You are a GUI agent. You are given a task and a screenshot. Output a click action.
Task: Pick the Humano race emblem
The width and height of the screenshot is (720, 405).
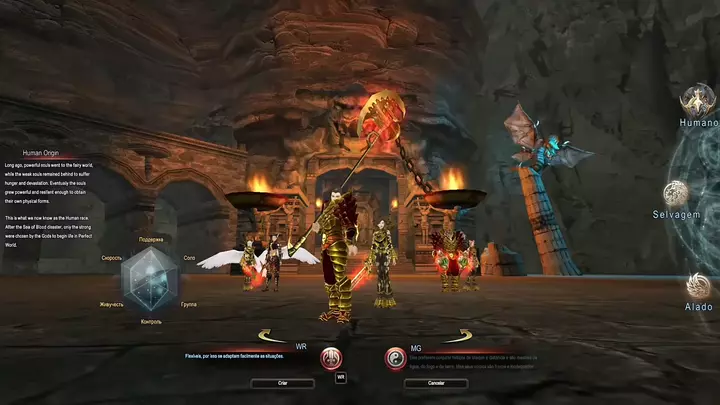tap(698, 100)
